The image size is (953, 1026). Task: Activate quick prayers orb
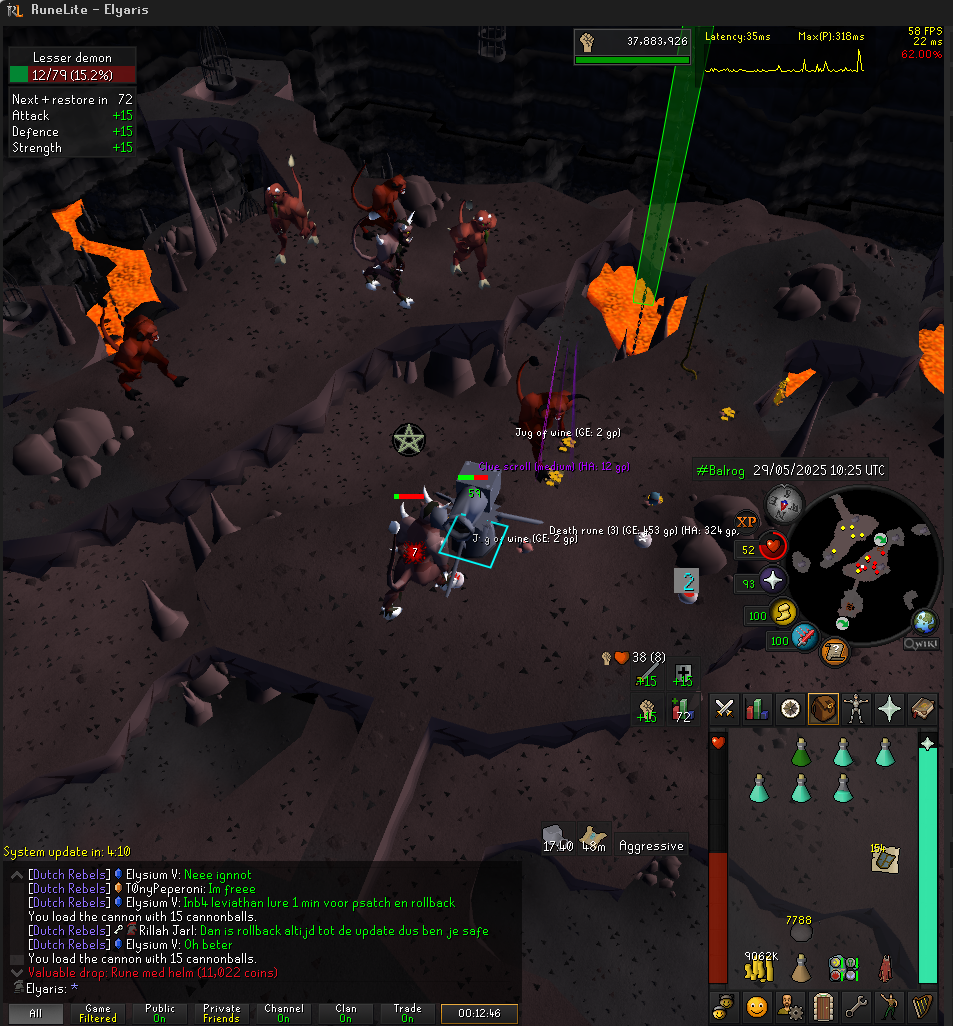pyautogui.click(x=772, y=580)
